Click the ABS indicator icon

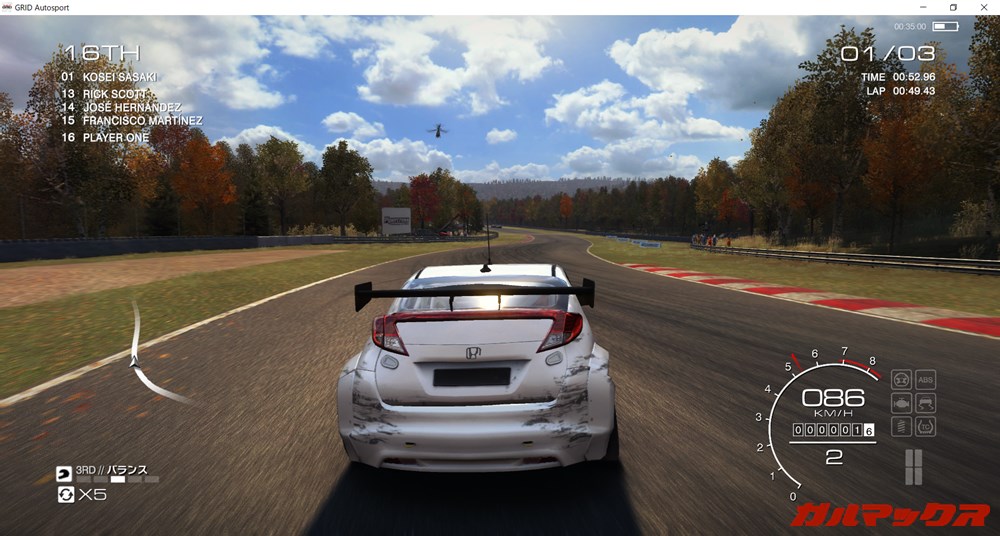(x=925, y=379)
